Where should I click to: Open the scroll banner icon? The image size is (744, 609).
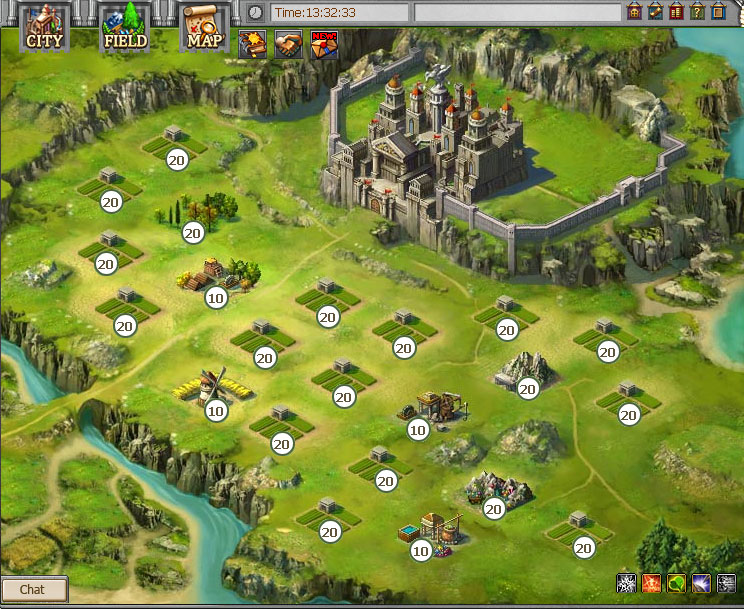(x=655, y=12)
